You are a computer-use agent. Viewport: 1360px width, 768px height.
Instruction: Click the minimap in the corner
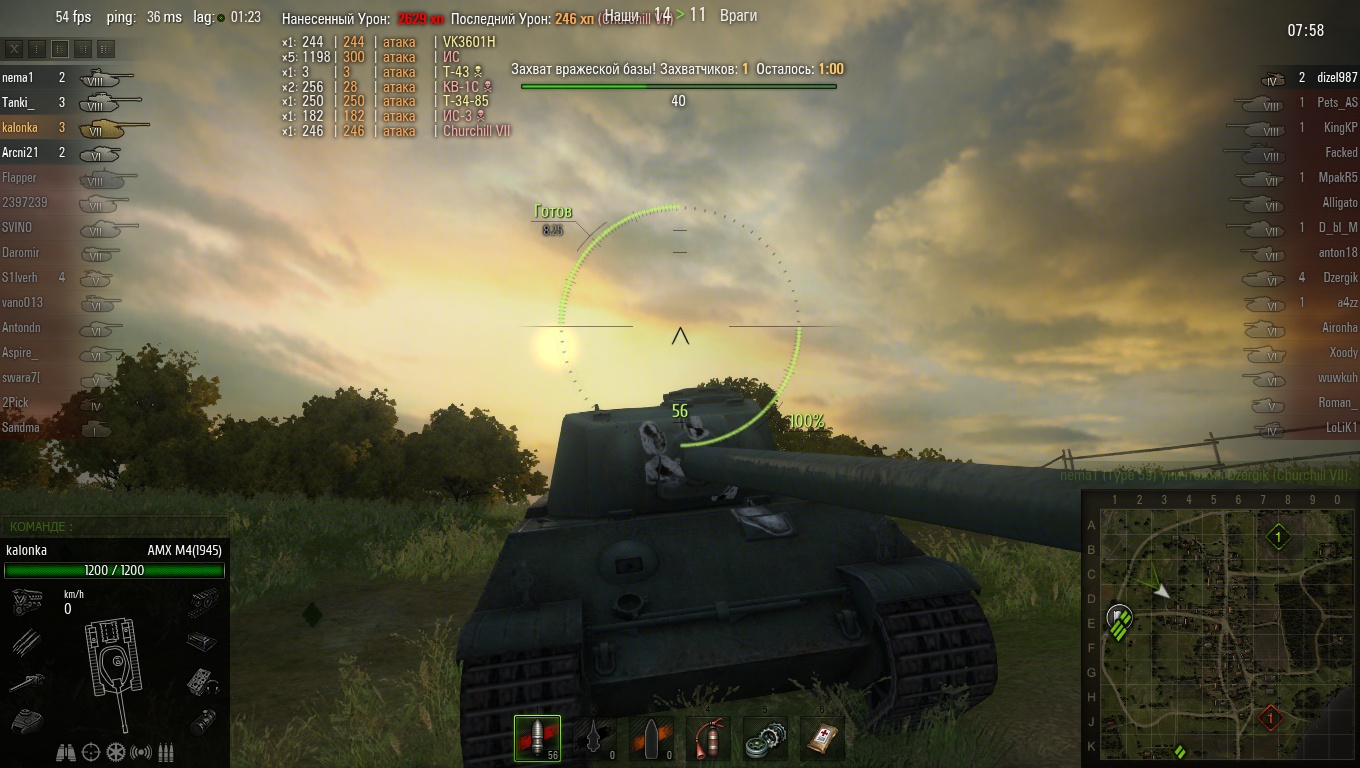[x=1220, y=630]
